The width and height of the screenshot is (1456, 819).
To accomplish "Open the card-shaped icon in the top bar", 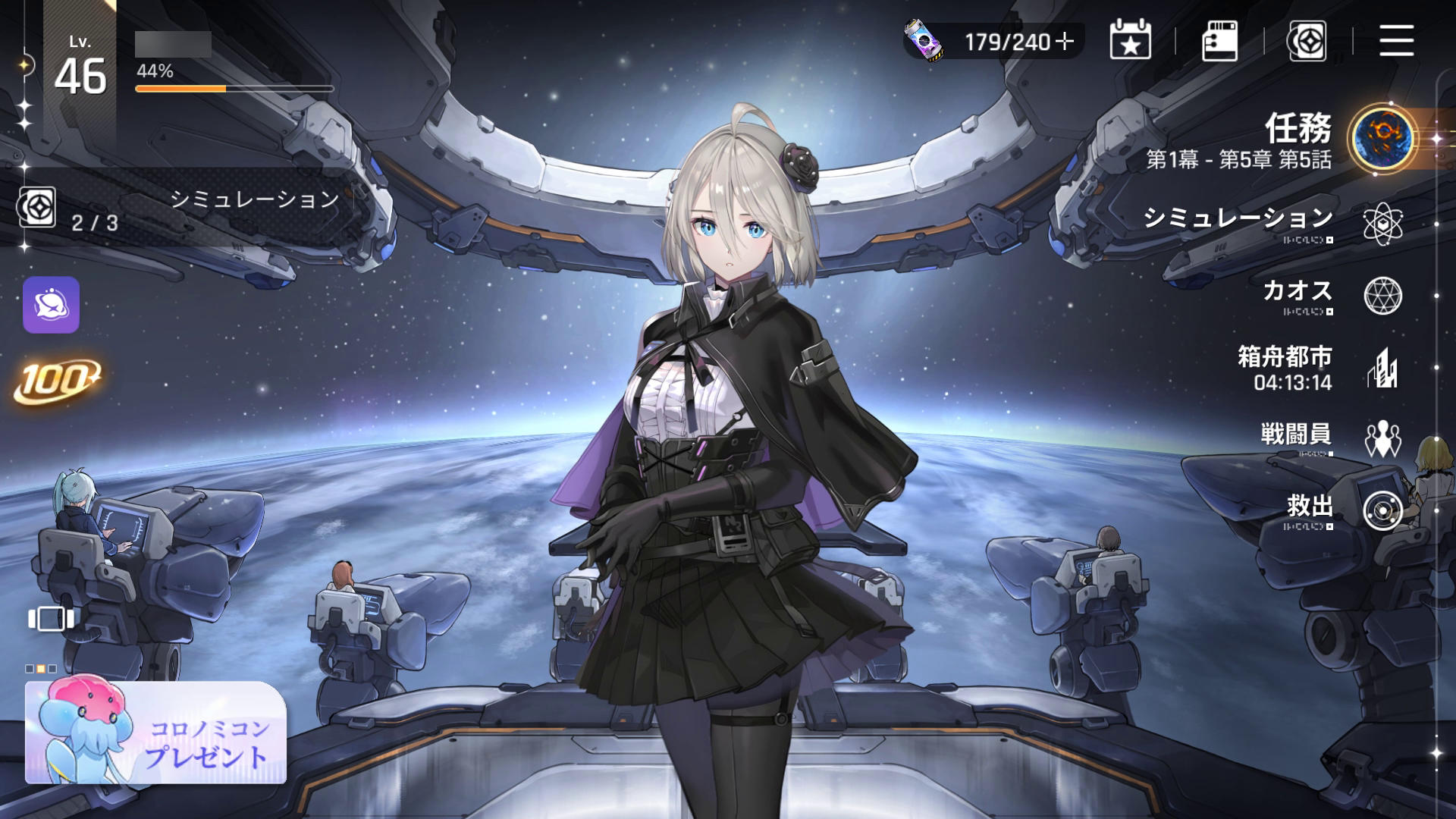I will [x=1219, y=41].
